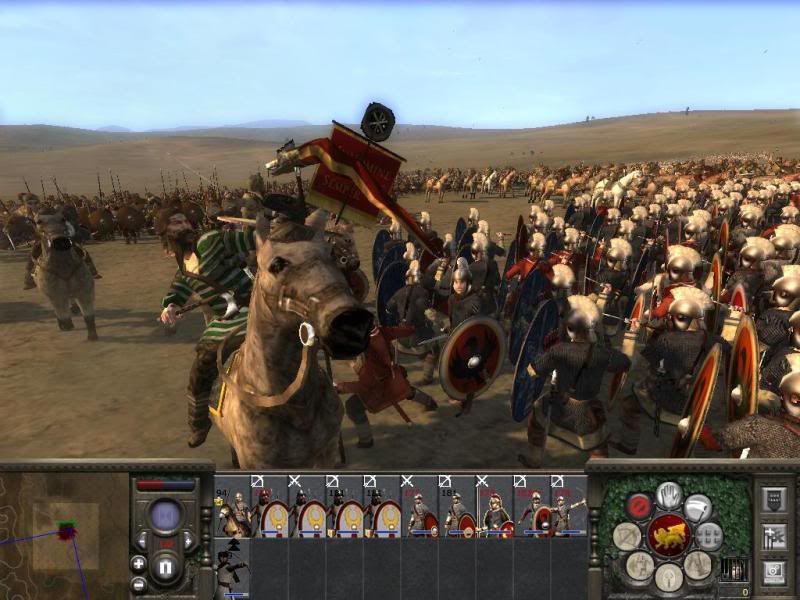Click the central golden lion faction emblem

click(x=669, y=536)
